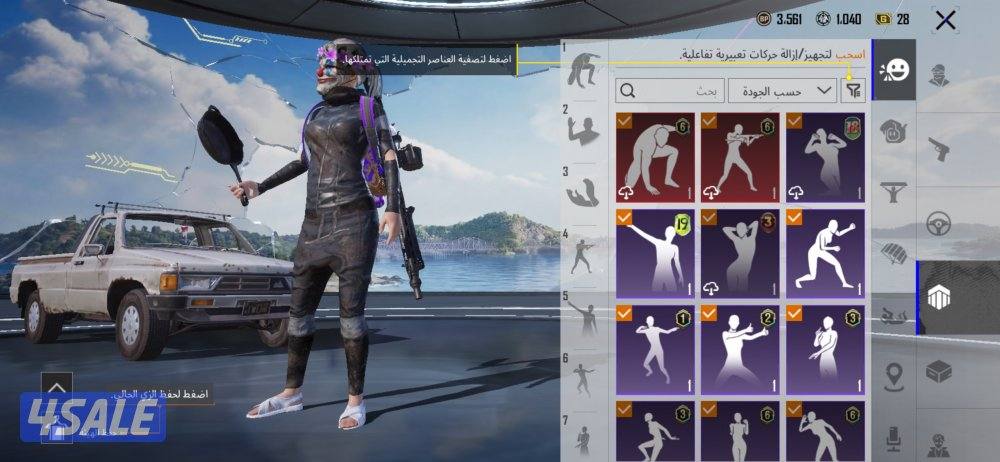Open the steering wheel vehicle category
Viewport: 1000px width, 462px height.
tap(940, 222)
